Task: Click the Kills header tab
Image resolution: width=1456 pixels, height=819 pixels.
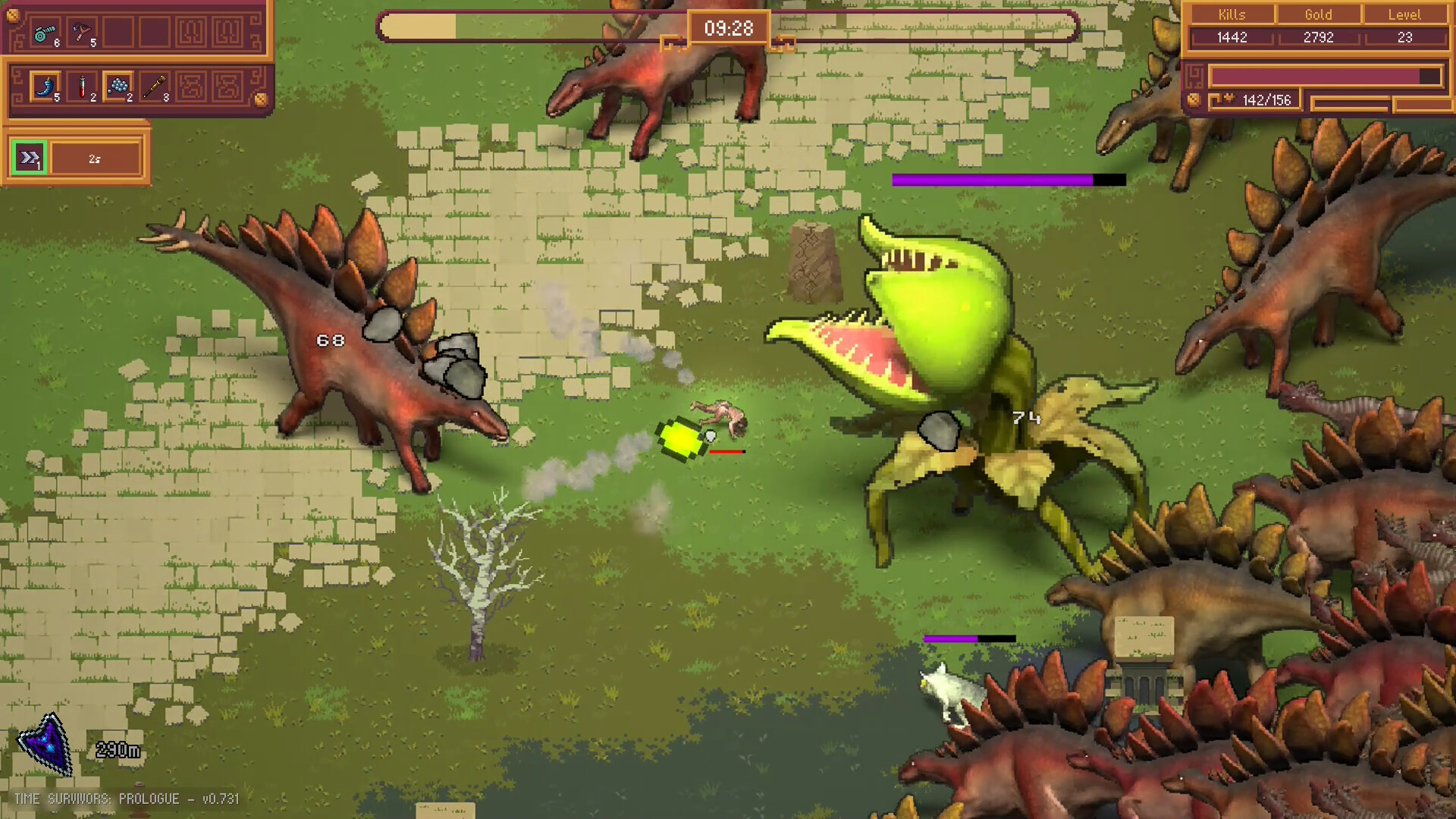Action: click(x=1232, y=14)
